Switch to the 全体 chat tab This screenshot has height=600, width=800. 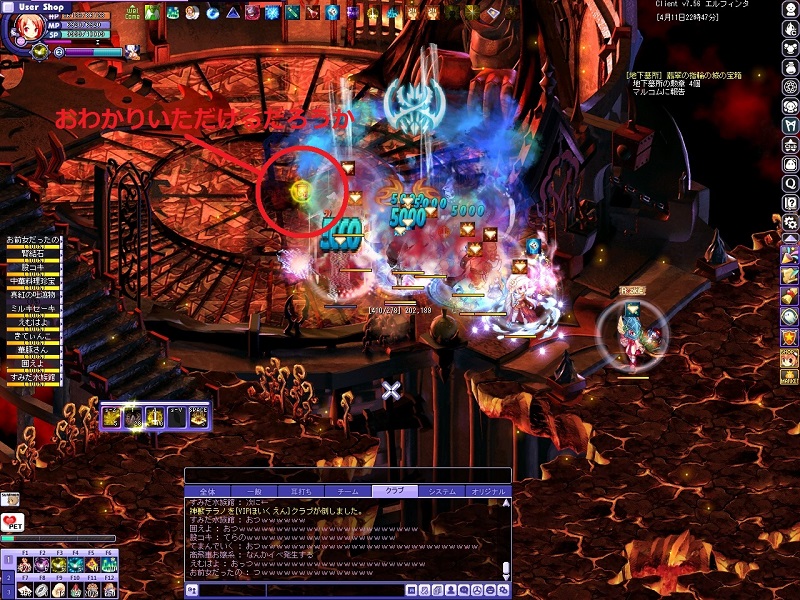tap(207, 491)
